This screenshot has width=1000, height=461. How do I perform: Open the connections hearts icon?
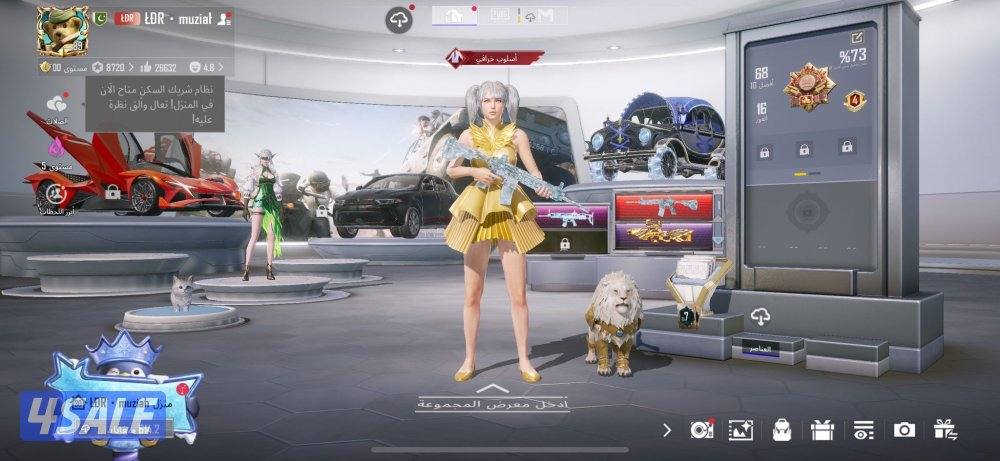pyautogui.click(x=56, y=105)
